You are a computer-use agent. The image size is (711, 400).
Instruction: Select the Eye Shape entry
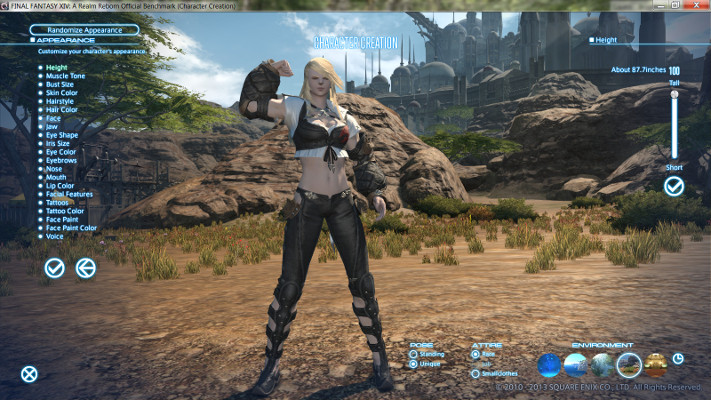coord(61,134)
